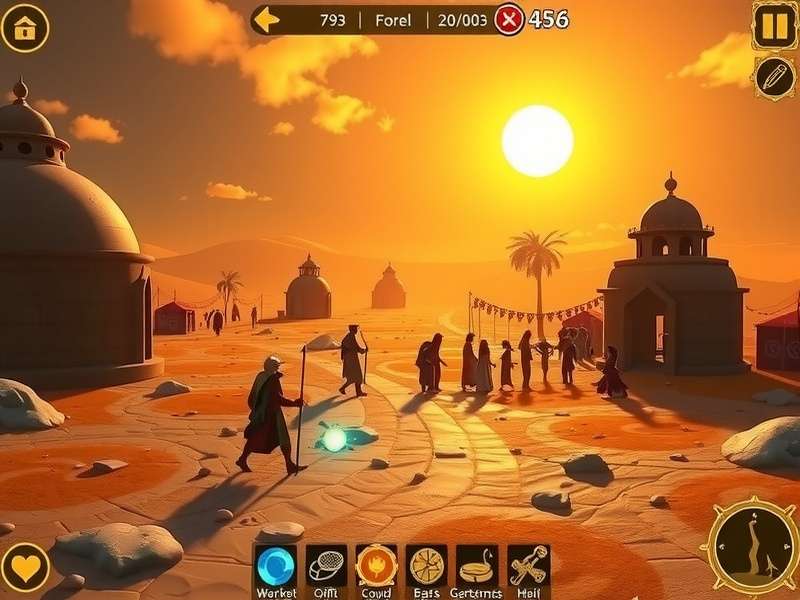Screen dimensions: 800x600
Task: Open the home menu button
Action: point(25,27)
